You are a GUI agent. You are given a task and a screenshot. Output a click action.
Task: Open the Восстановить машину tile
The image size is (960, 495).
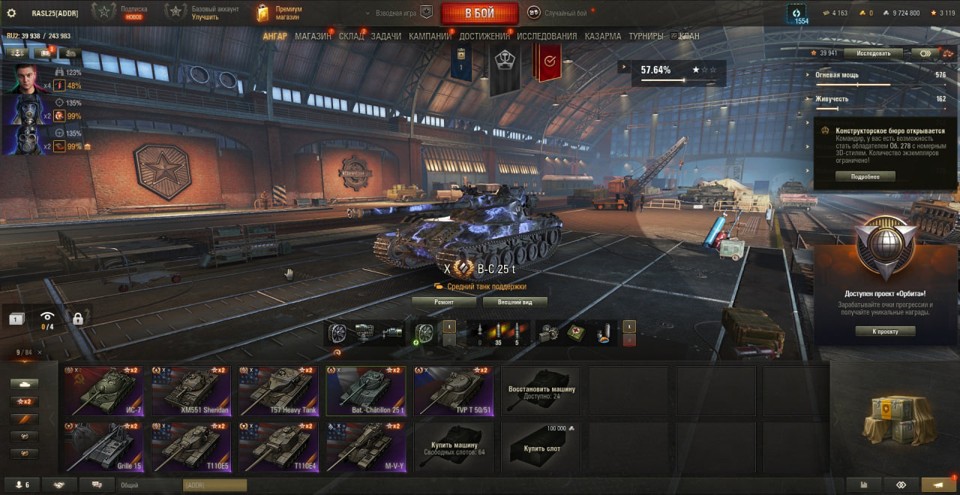pos(540,389)
